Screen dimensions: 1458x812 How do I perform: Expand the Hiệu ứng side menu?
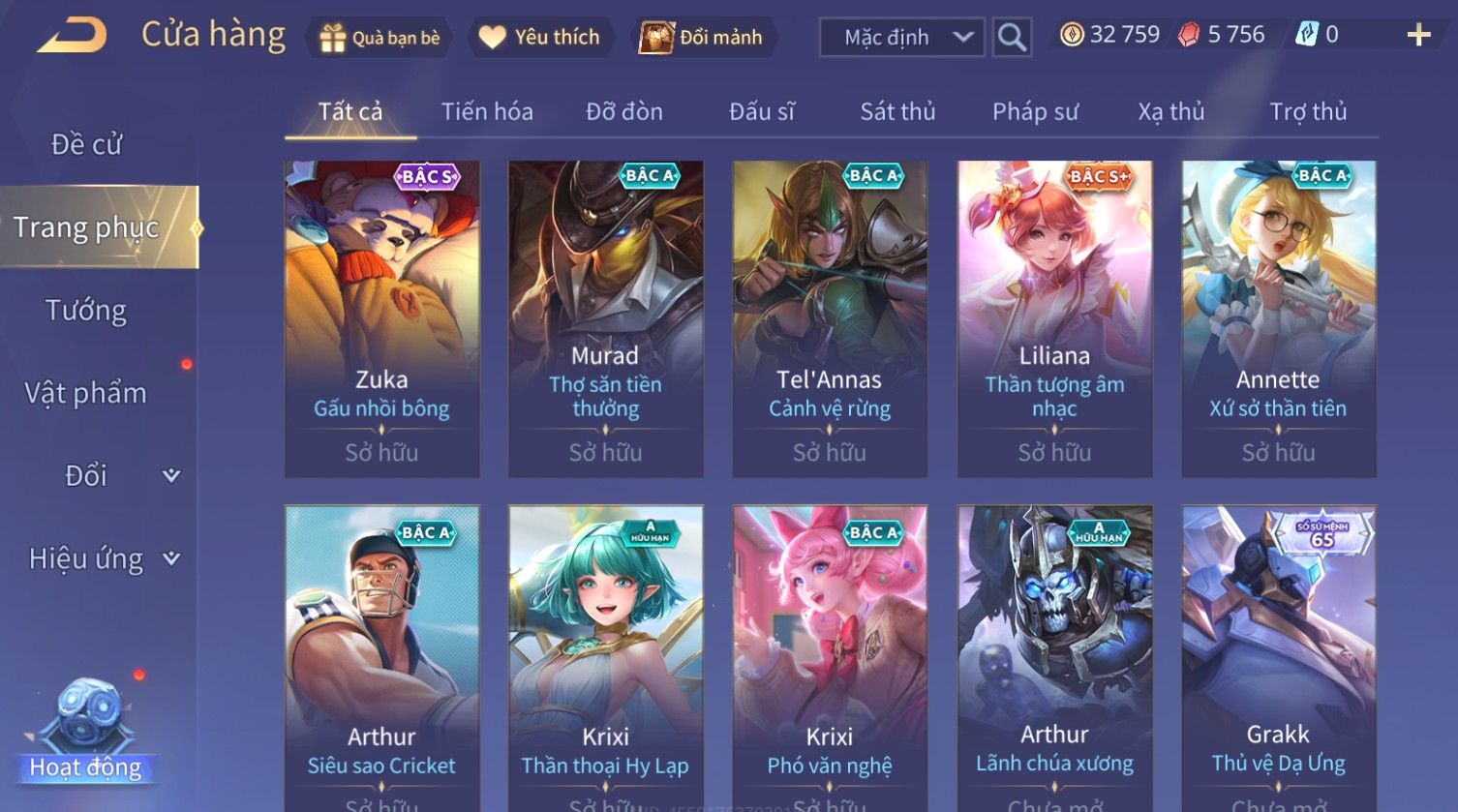coord(103,559)
